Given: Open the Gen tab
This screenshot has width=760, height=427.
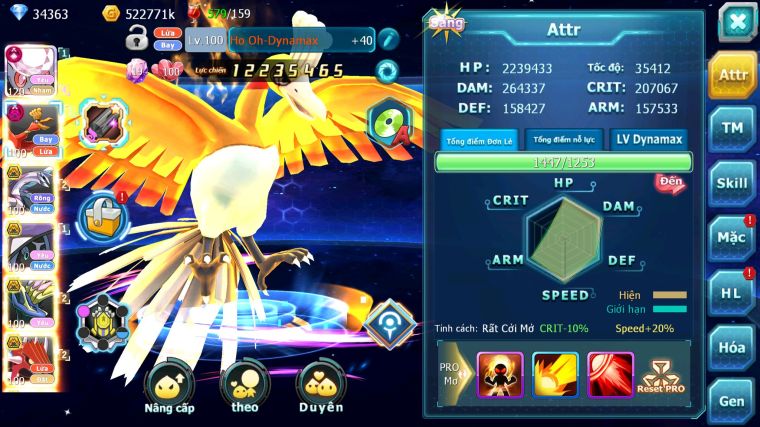Looking at the screenshot, I should (733, 401).
